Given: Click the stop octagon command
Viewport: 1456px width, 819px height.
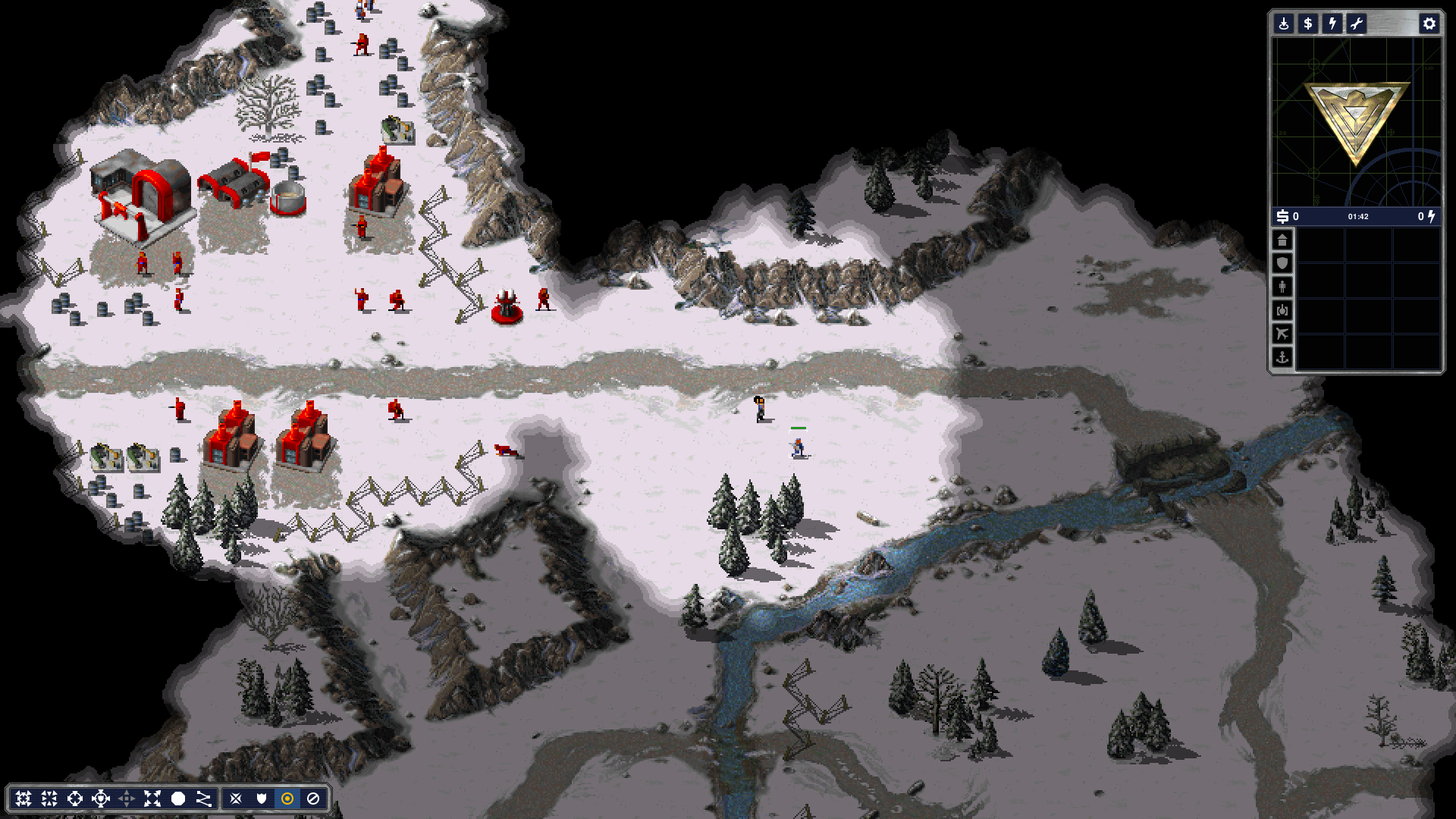Looking at the screenshot, I should click(x=178, y=798).
